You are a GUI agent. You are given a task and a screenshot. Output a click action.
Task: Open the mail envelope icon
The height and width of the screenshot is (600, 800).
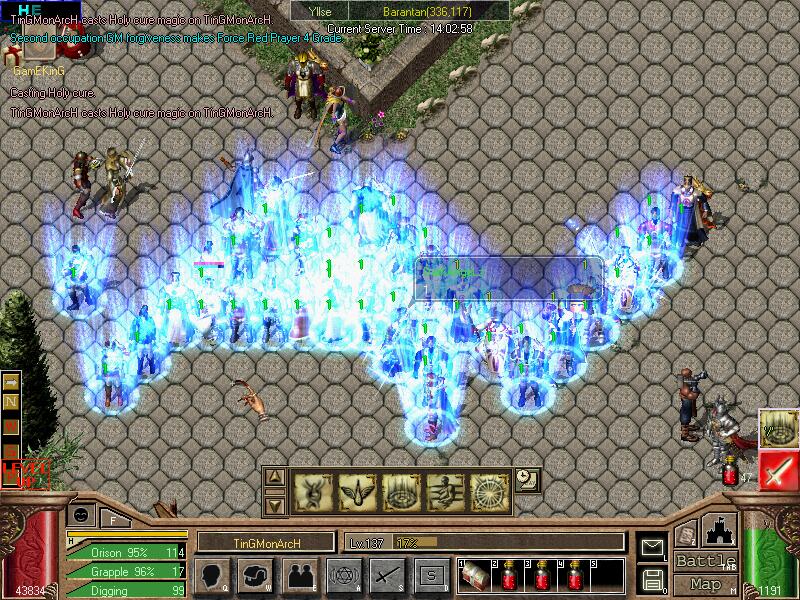(652, 547)
